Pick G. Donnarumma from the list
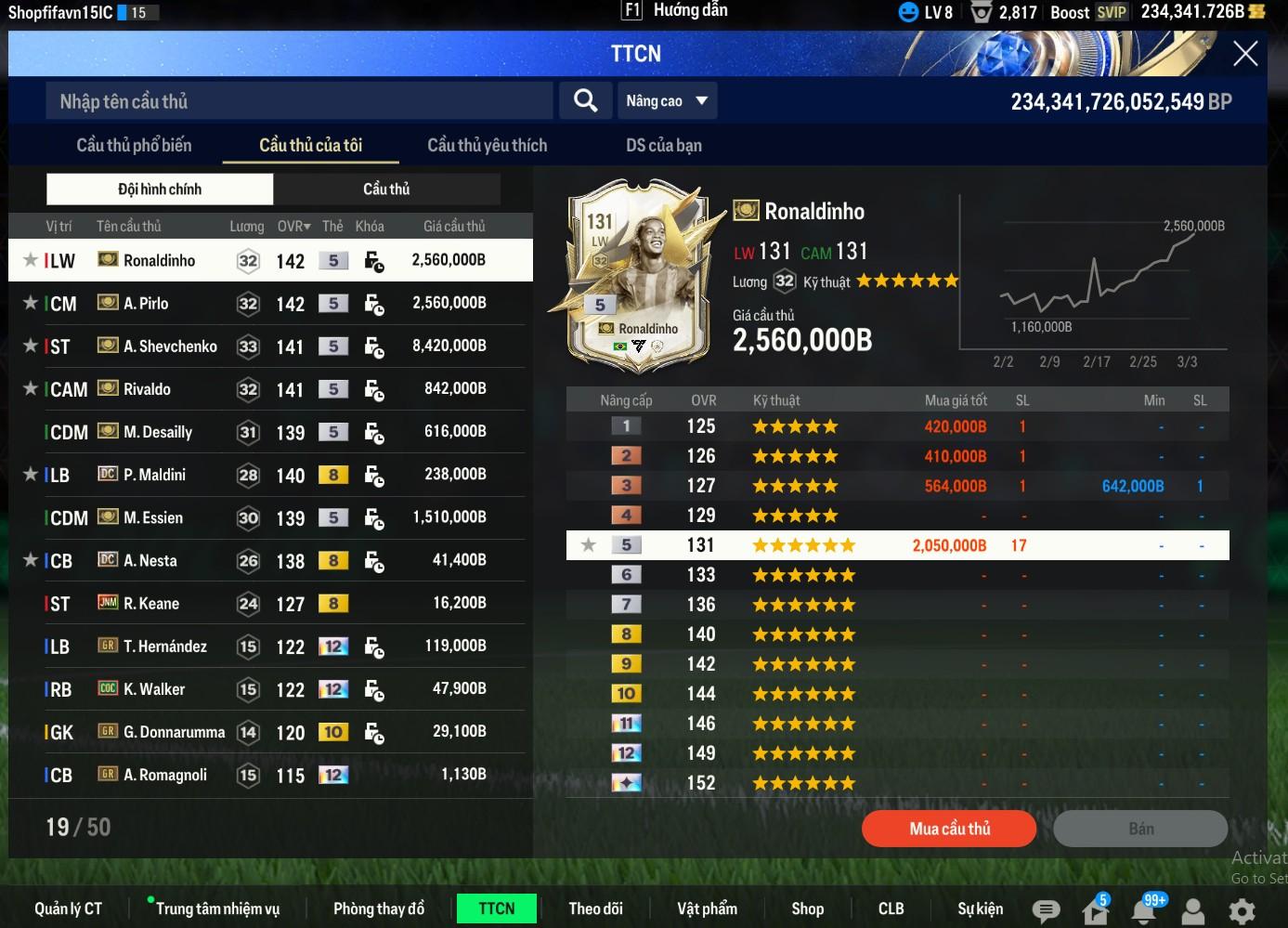This screenshot has height=928, width=1288. (x=174, y=732)
